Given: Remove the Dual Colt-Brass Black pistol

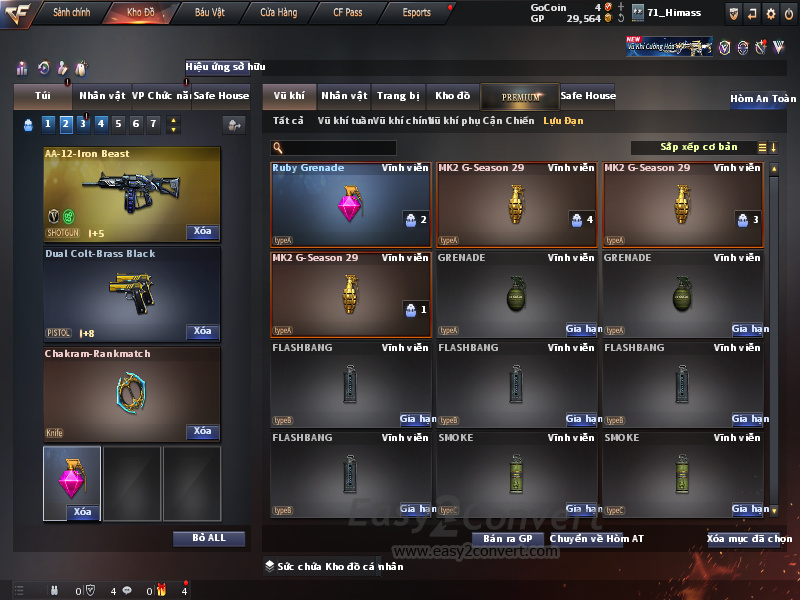Looking at the screenshot, I should [x=202, y=331].
